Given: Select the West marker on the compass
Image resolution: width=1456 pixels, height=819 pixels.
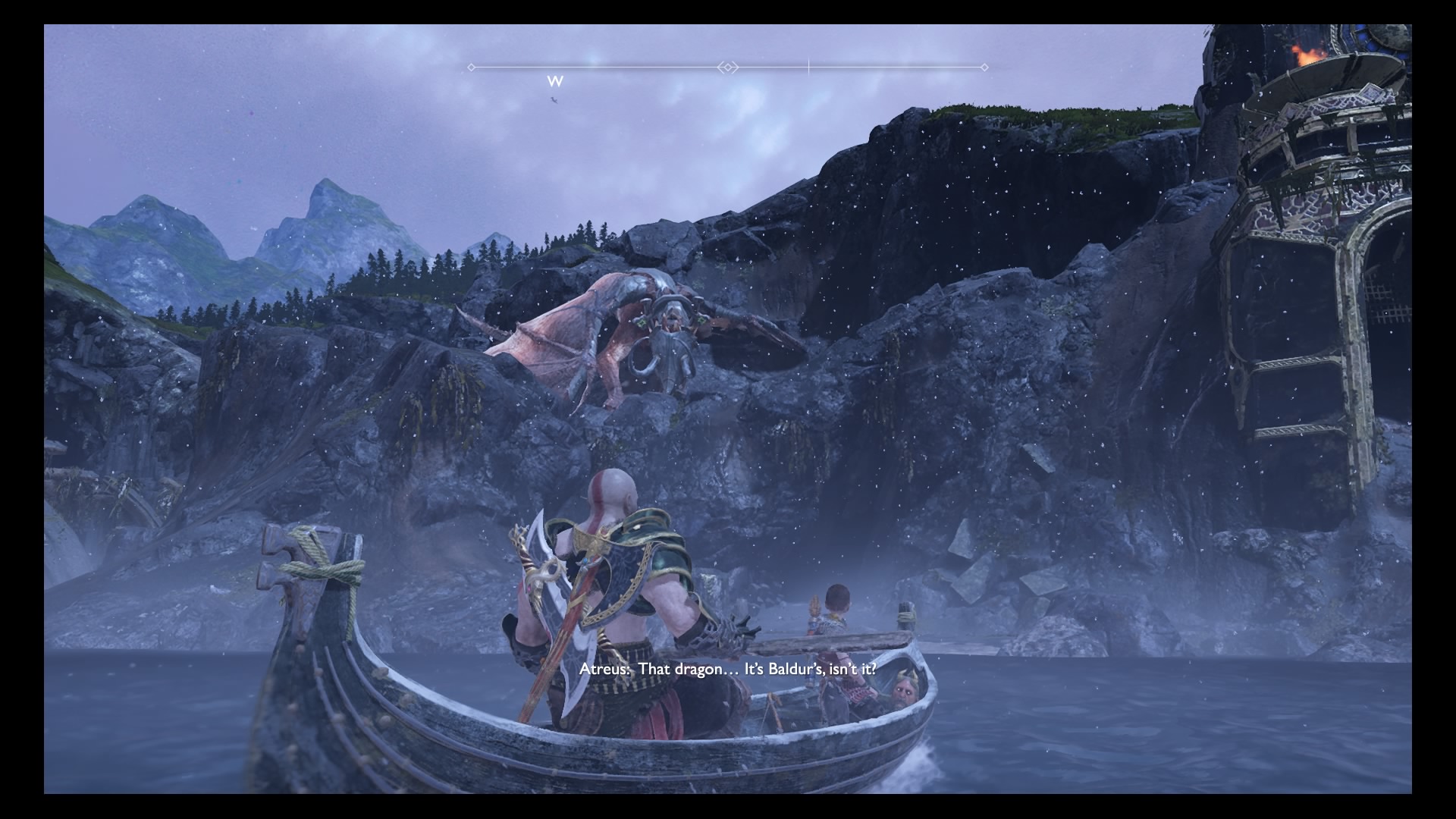Looking at the screenshot, I should click(555, 81).
